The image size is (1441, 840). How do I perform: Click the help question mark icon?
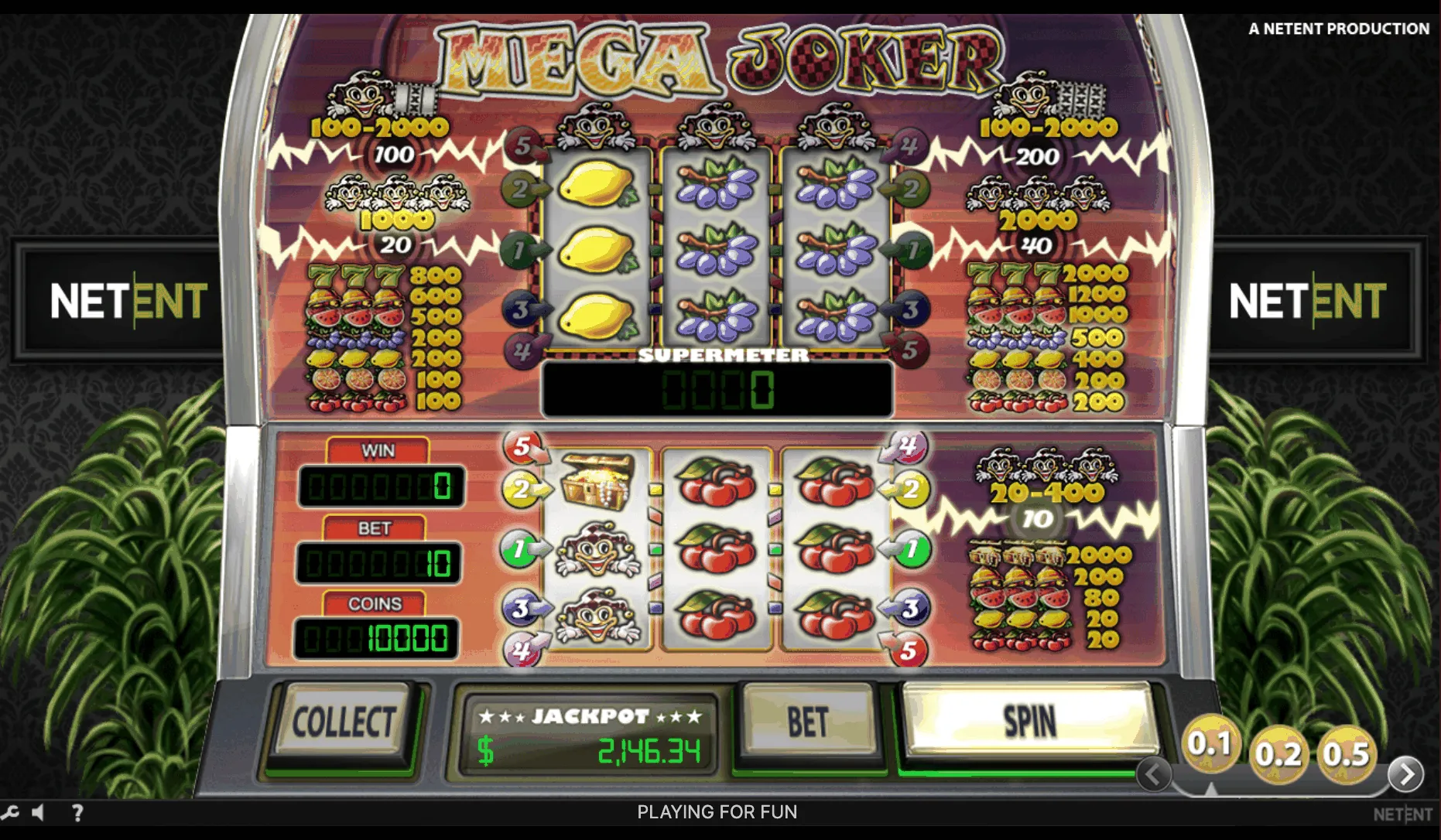point(77,812)
